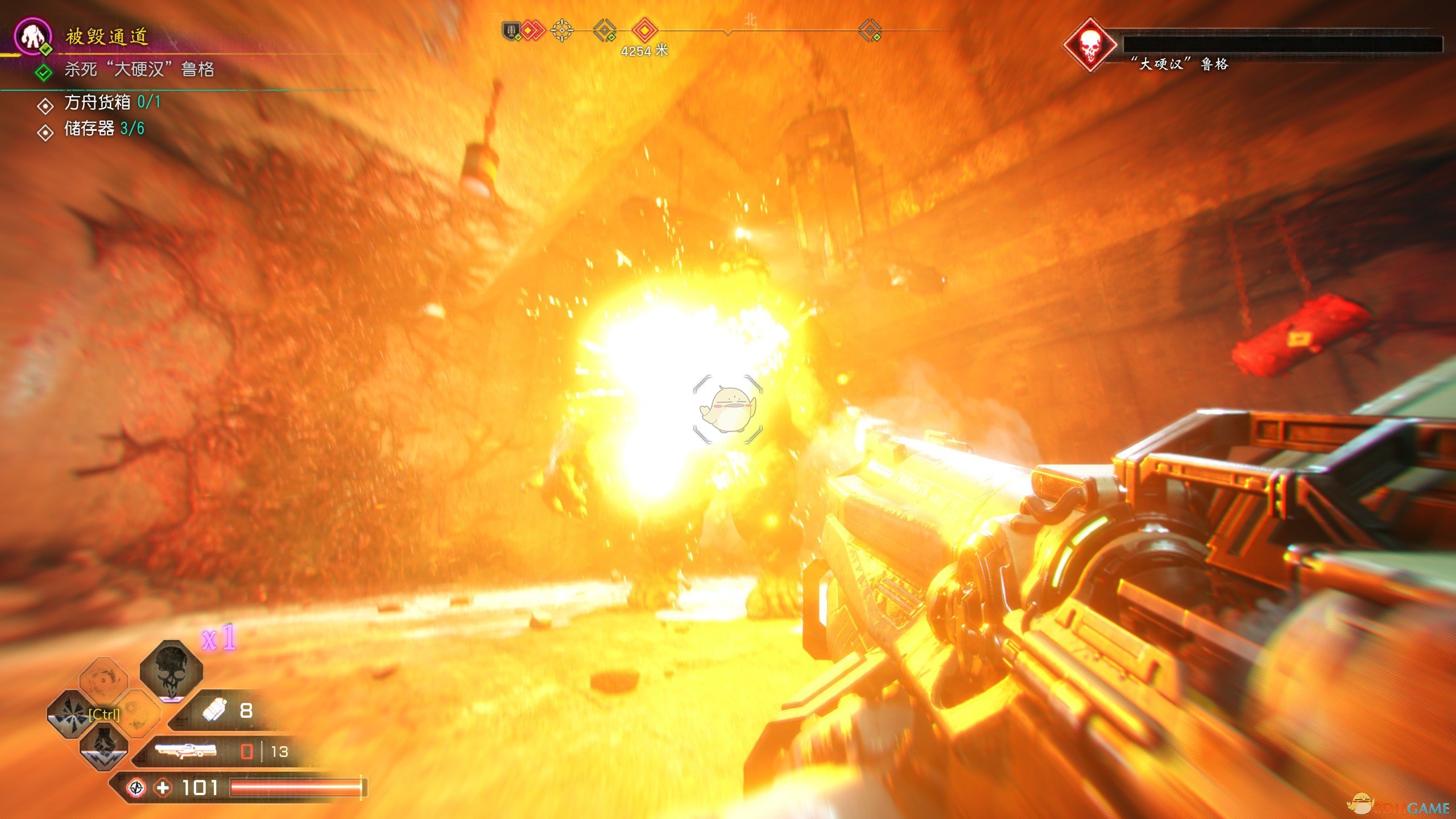Activate the fist slam ability icon
The image size is (1456, 819).
(104, 747)
